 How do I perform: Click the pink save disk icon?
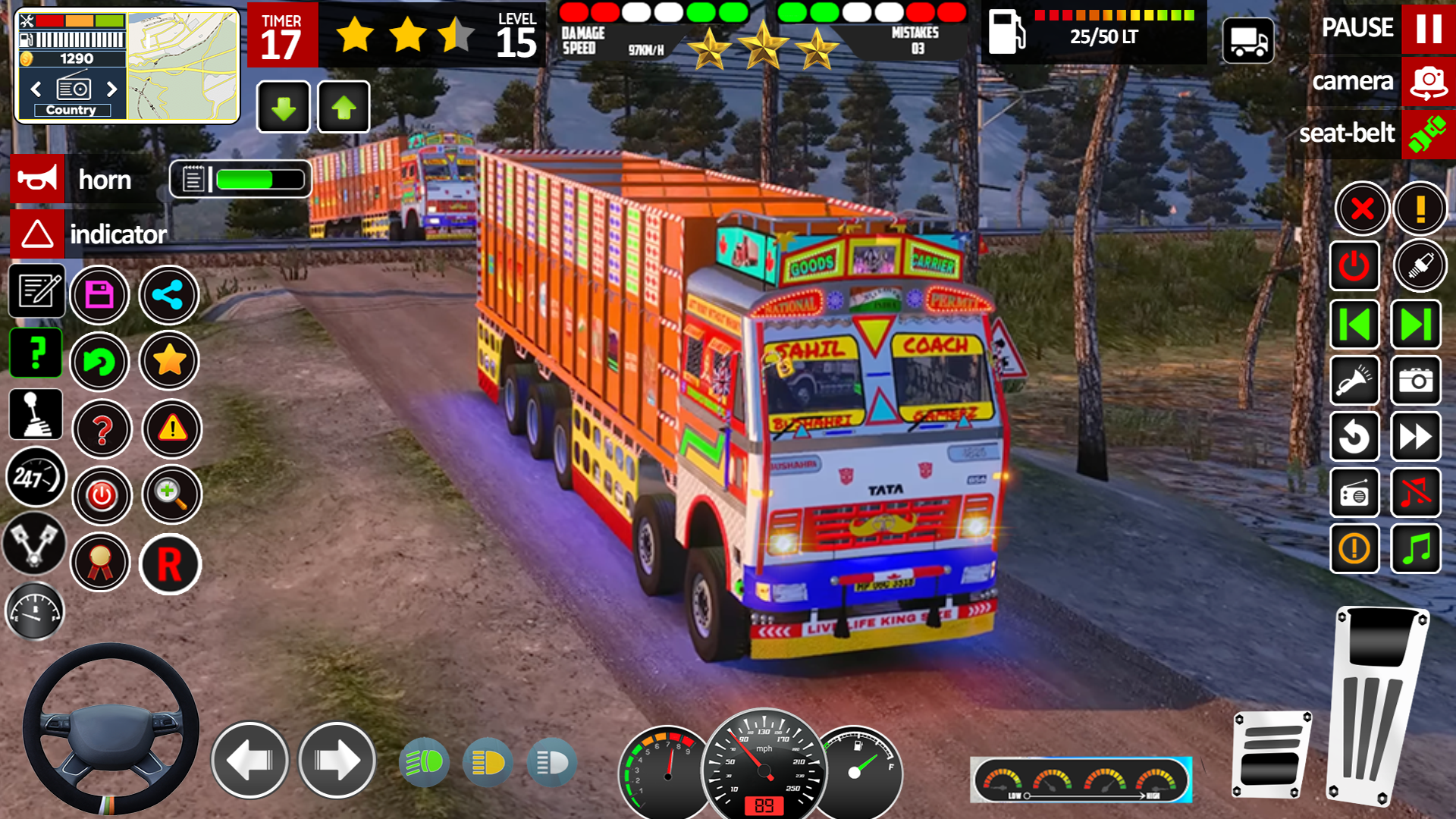(x=99, y=295)
